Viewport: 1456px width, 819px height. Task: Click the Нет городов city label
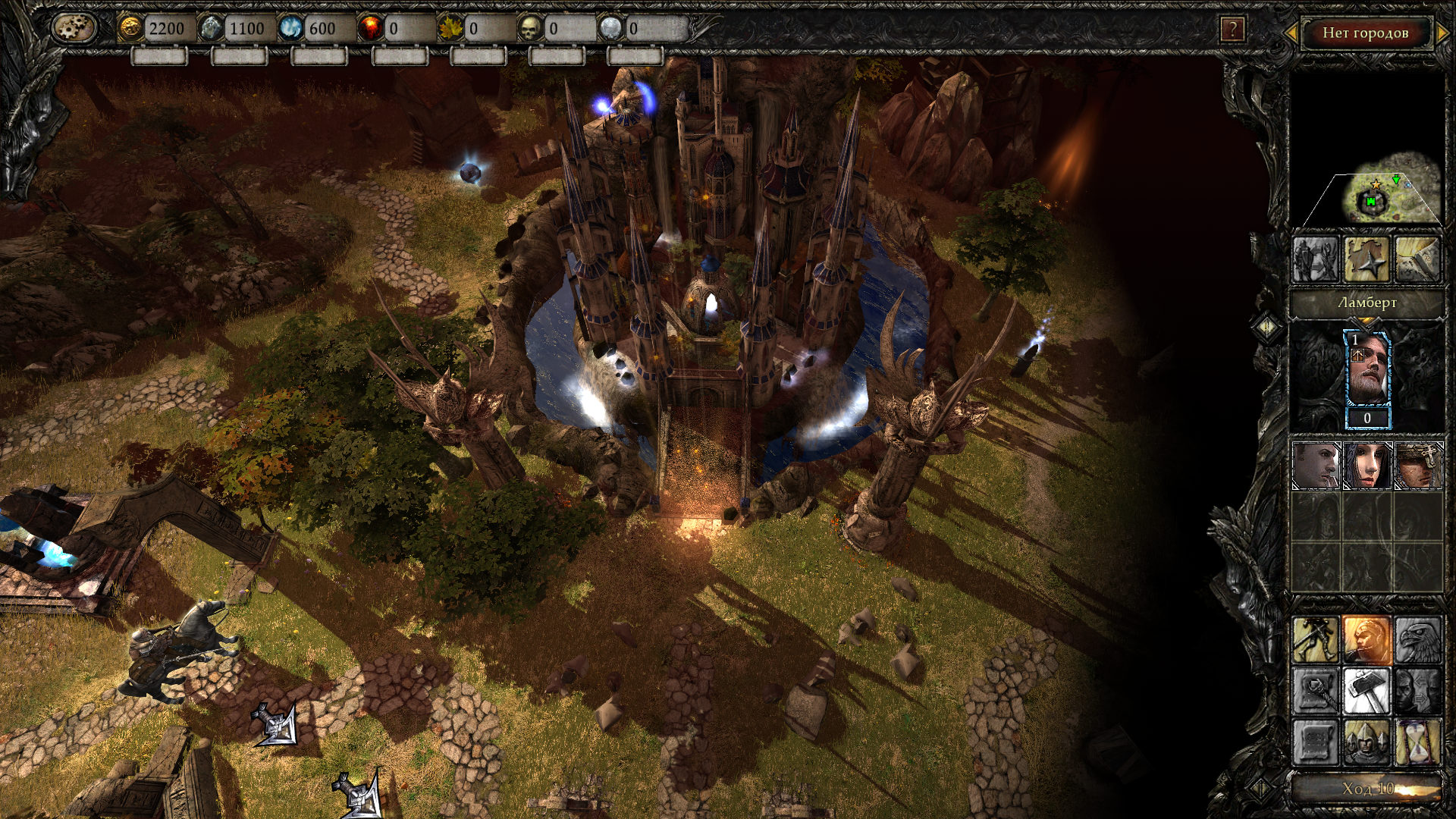pos(1365,33)
